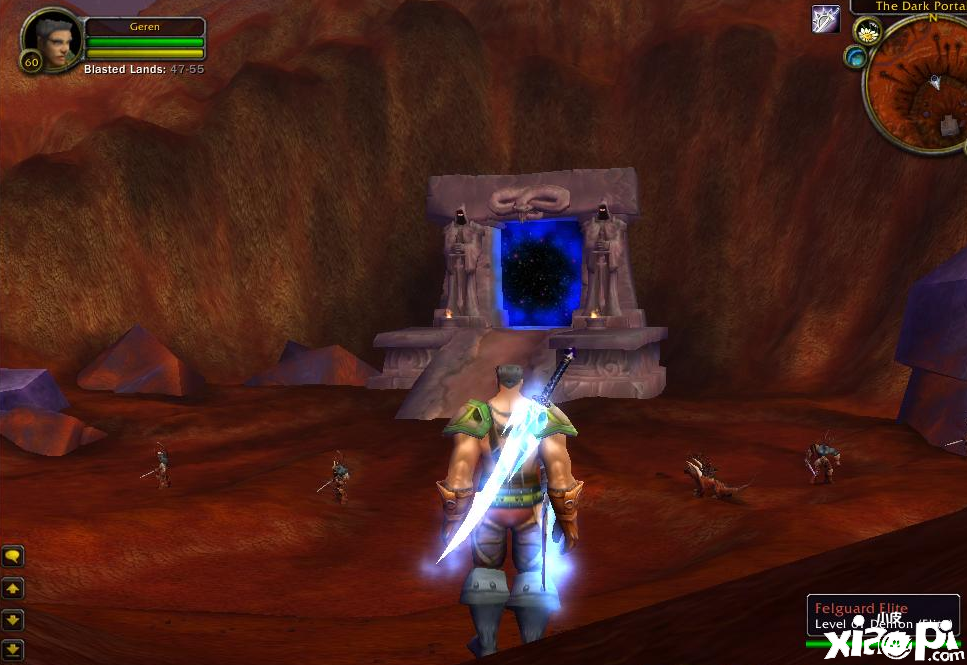Click the chat down arrow button

(13, 620)
